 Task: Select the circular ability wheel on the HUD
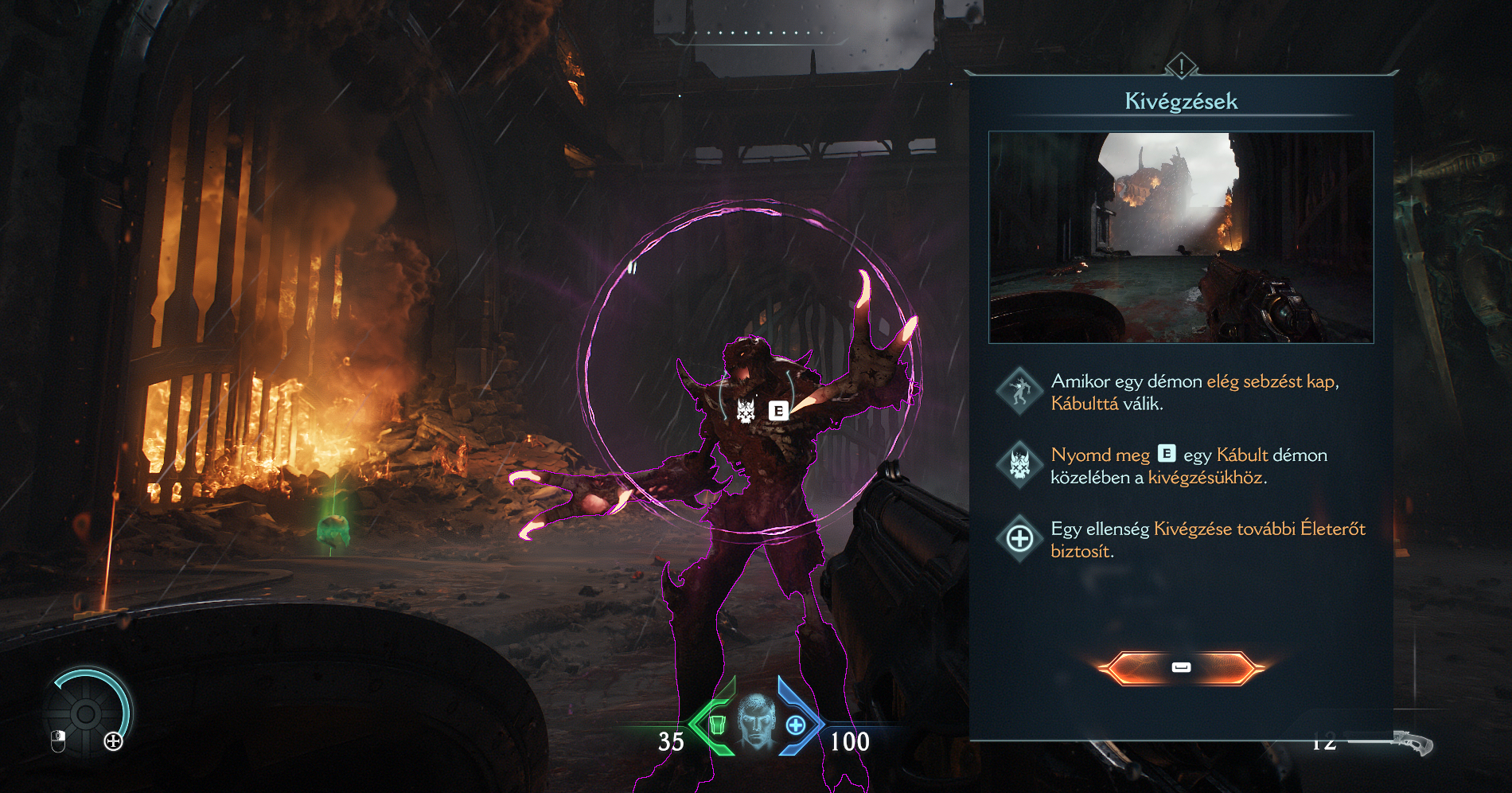[86, 713]
